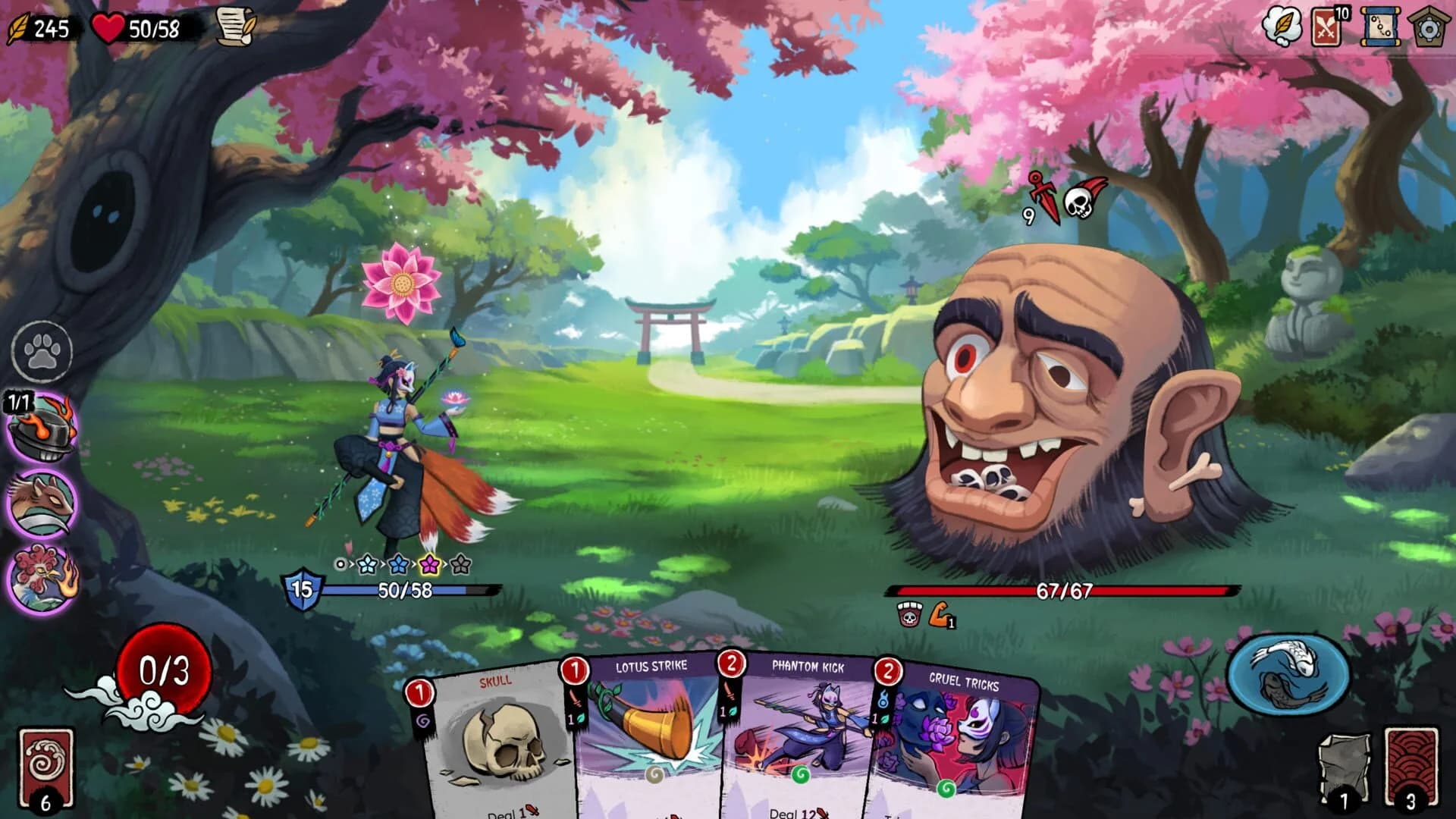
Task: Open the quest scroll in the top-left
Action: coord(235,29)
